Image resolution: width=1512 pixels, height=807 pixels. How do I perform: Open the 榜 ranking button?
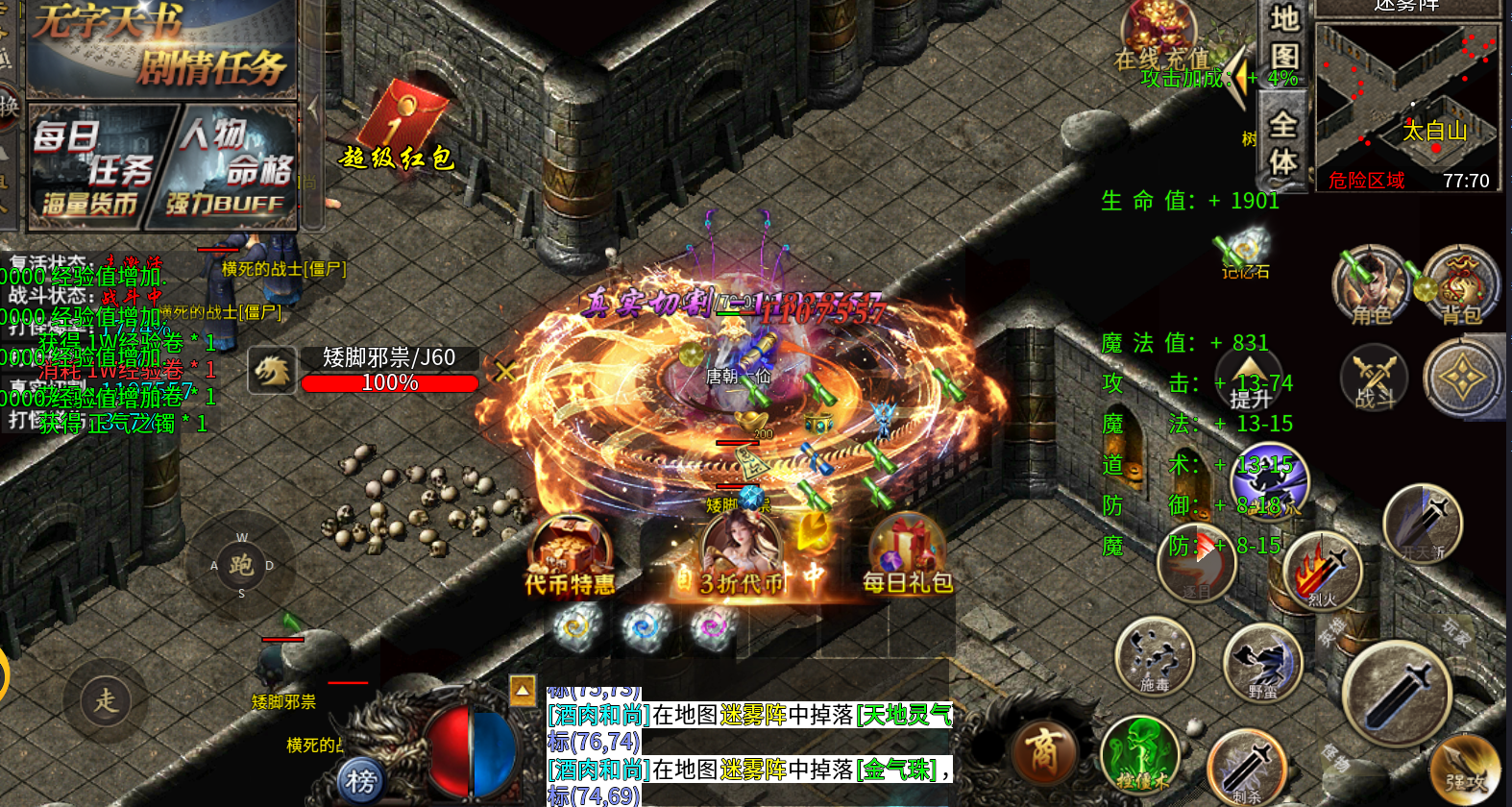coord(361,781)
